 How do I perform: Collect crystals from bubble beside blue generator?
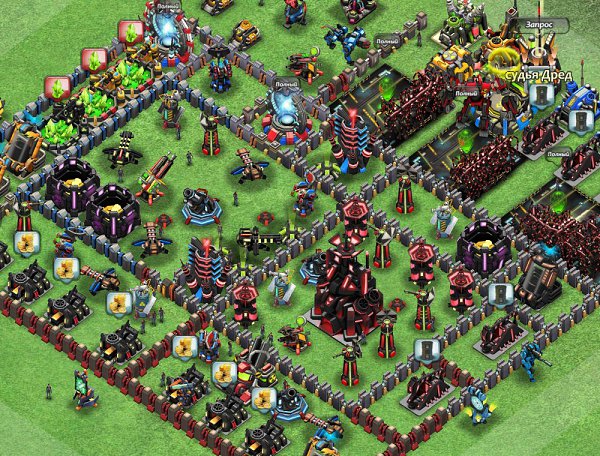(130, 30)
